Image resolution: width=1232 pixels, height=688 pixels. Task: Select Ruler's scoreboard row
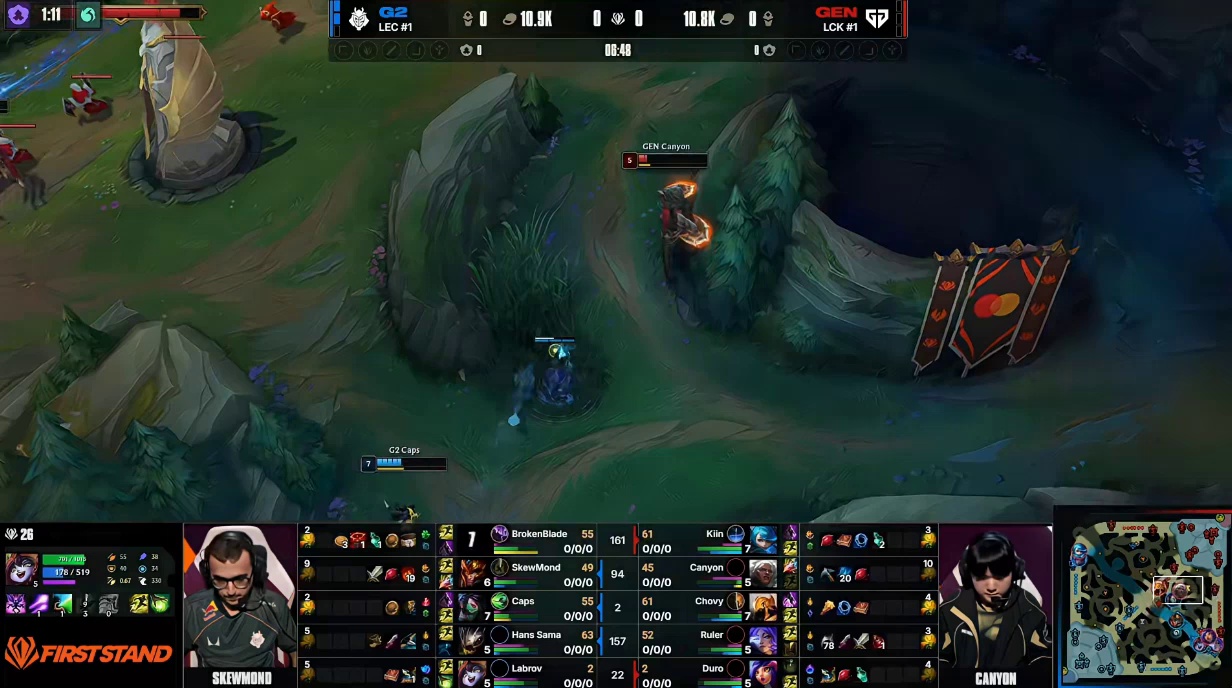[x=700, y=641]
